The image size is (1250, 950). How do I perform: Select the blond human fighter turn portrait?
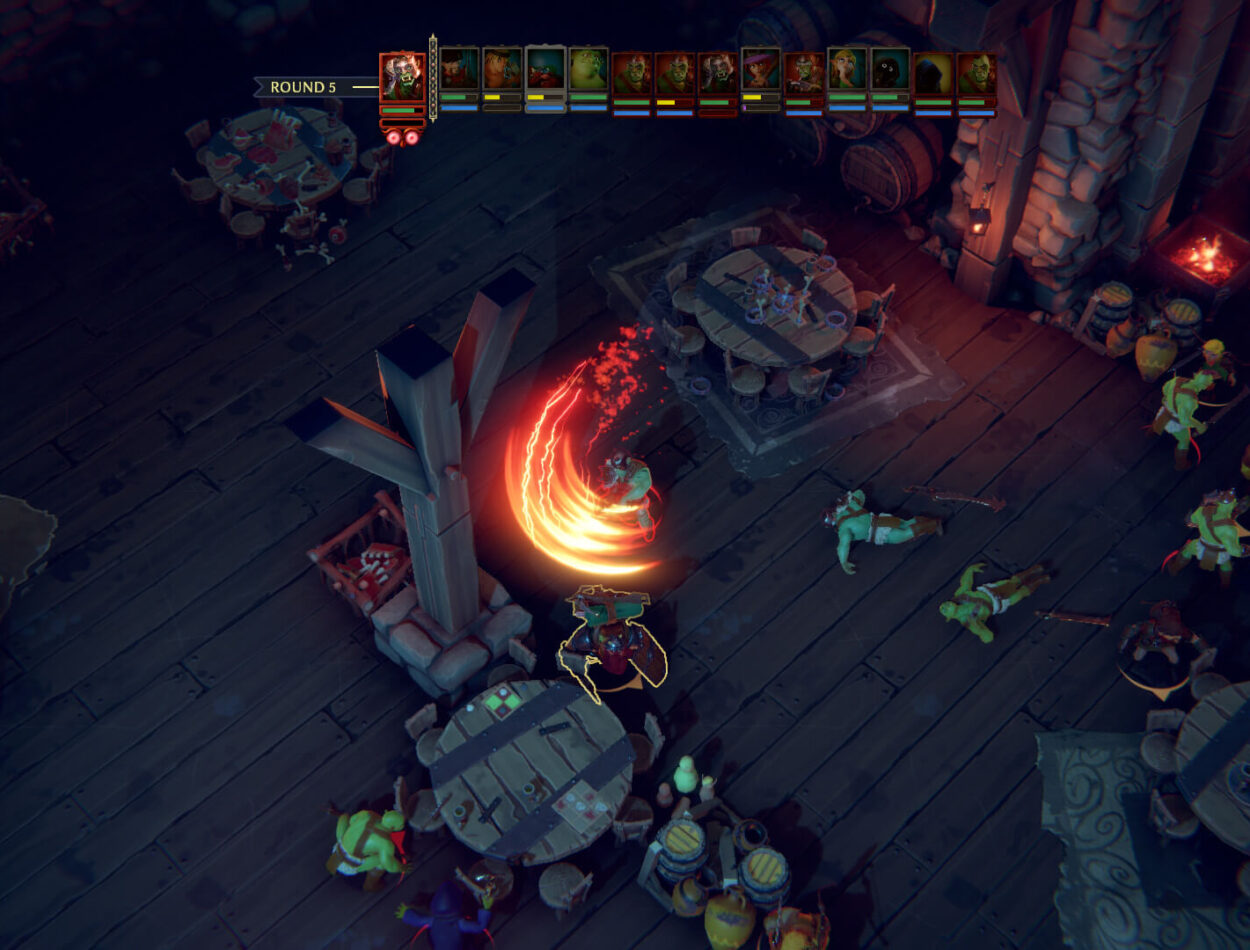[x=502, y=70]
